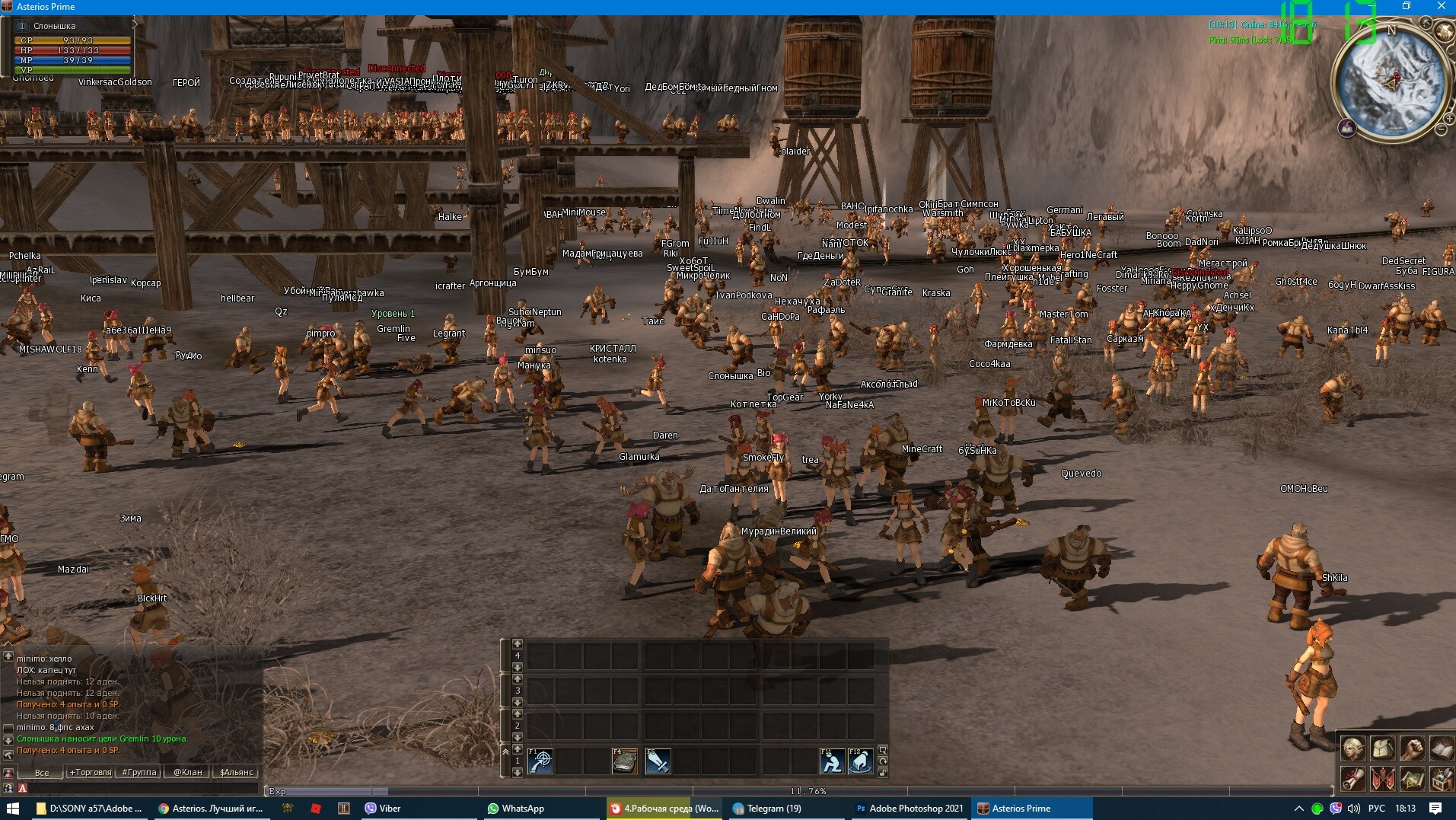The image size is (1456, 820).
Task: Show the Все chat tab
Action: [42, 772]
